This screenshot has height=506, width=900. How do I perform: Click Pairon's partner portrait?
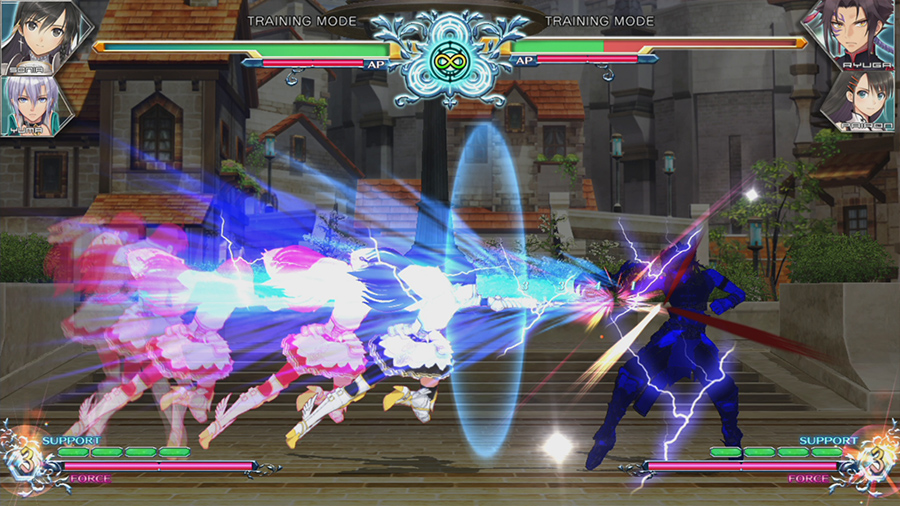tap(866, 102)
